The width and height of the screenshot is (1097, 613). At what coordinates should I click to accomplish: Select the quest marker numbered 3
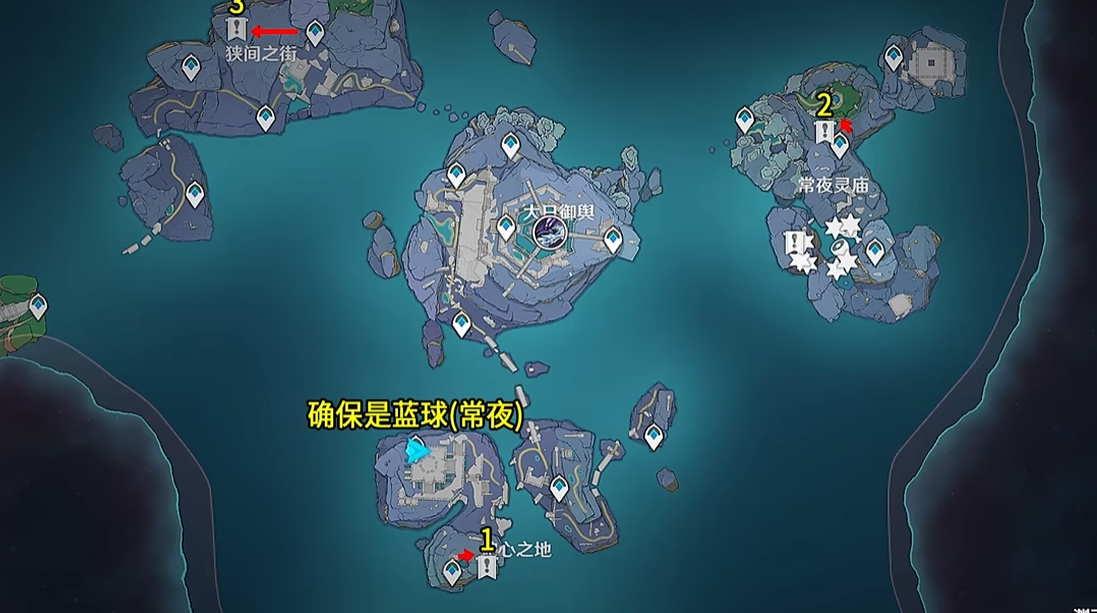237,29
